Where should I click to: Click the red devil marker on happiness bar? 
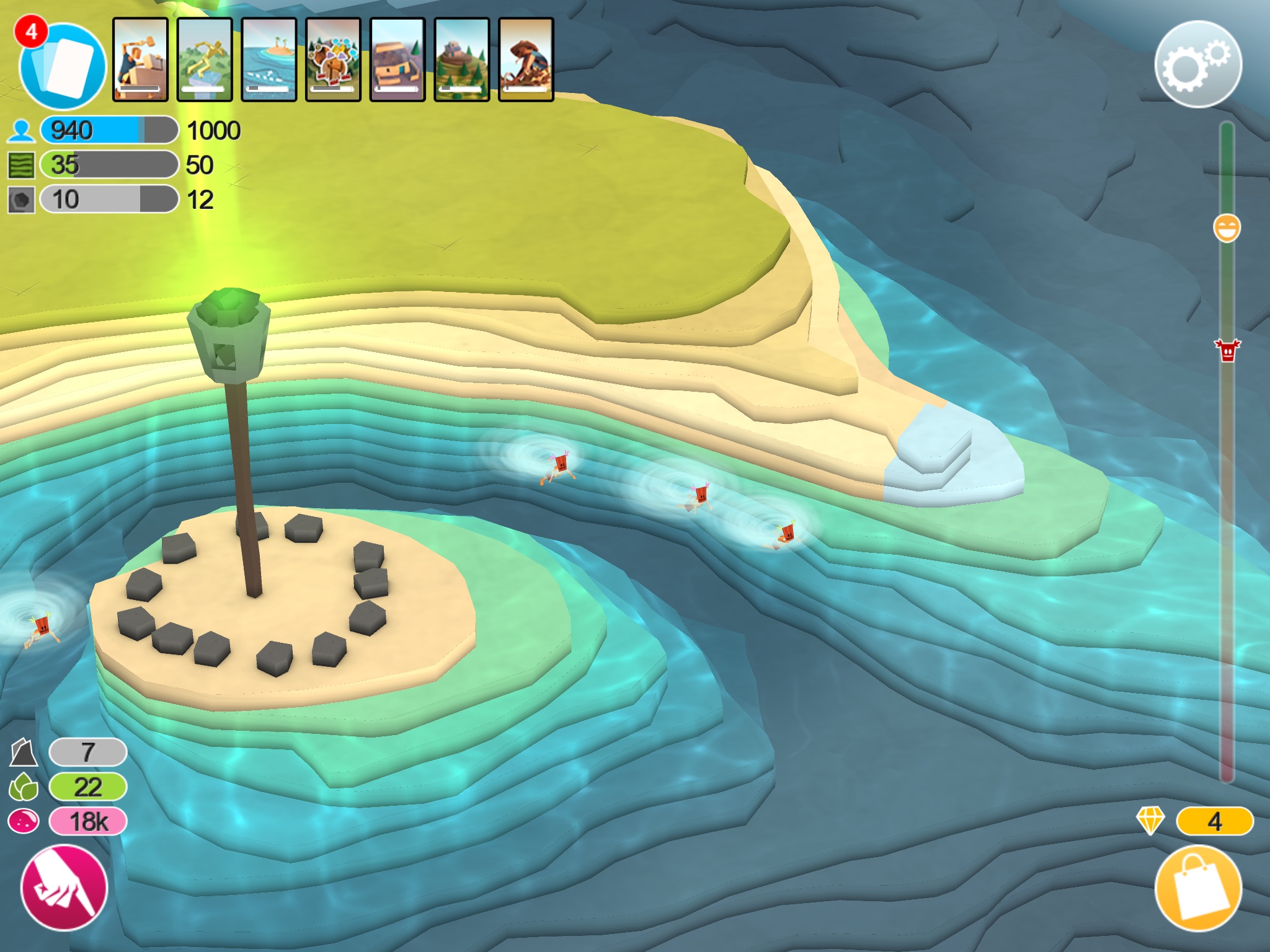(x=1227, y=350)
